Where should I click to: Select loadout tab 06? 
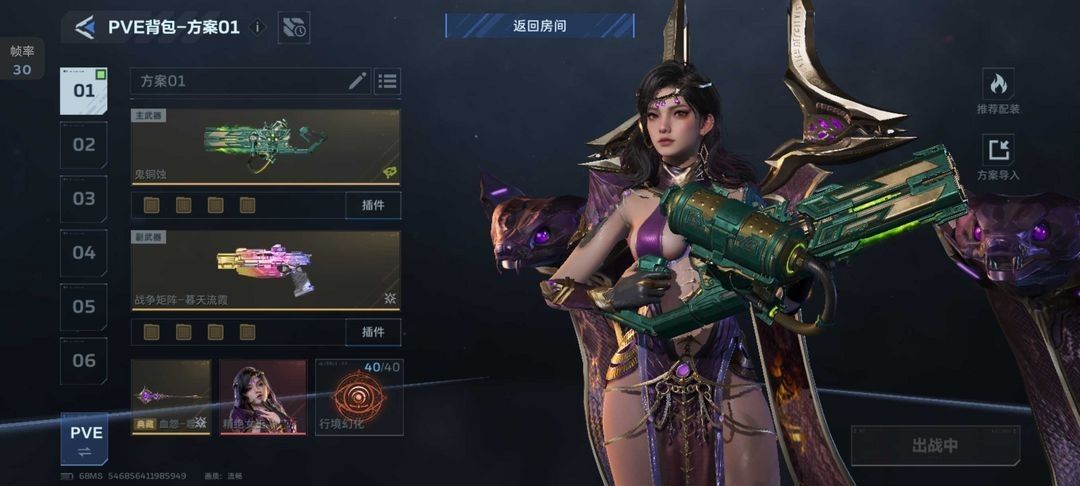point(84,361)
